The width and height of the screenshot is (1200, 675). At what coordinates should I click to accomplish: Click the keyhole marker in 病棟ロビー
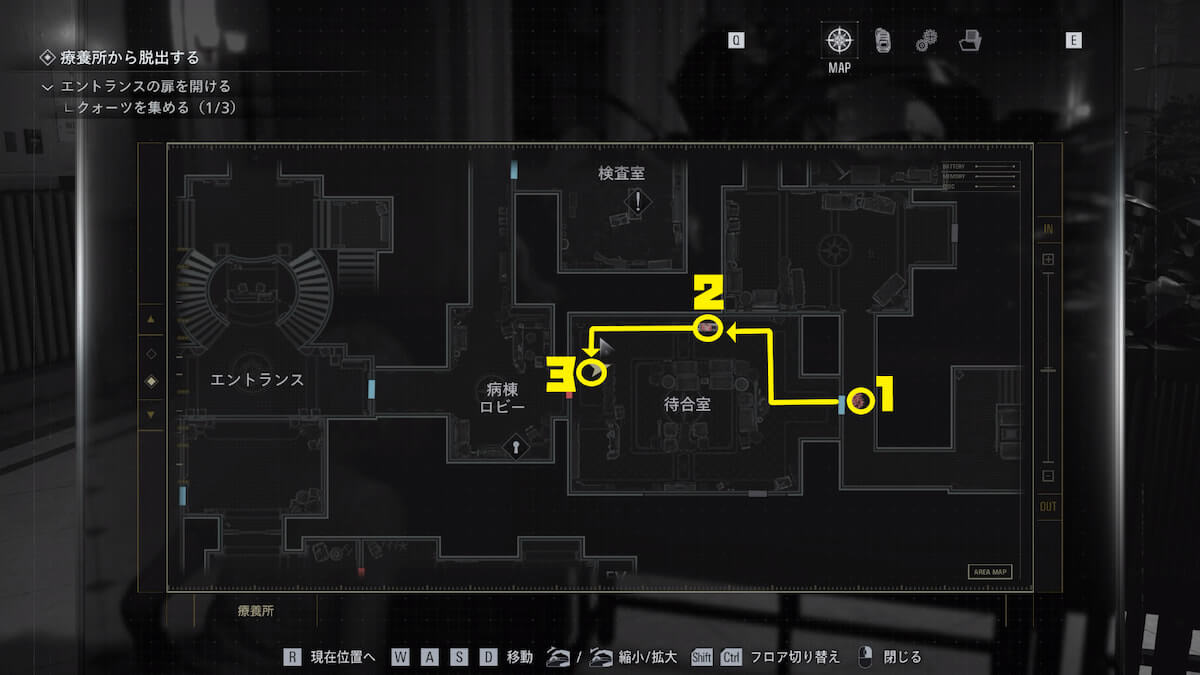pos(517,447)
